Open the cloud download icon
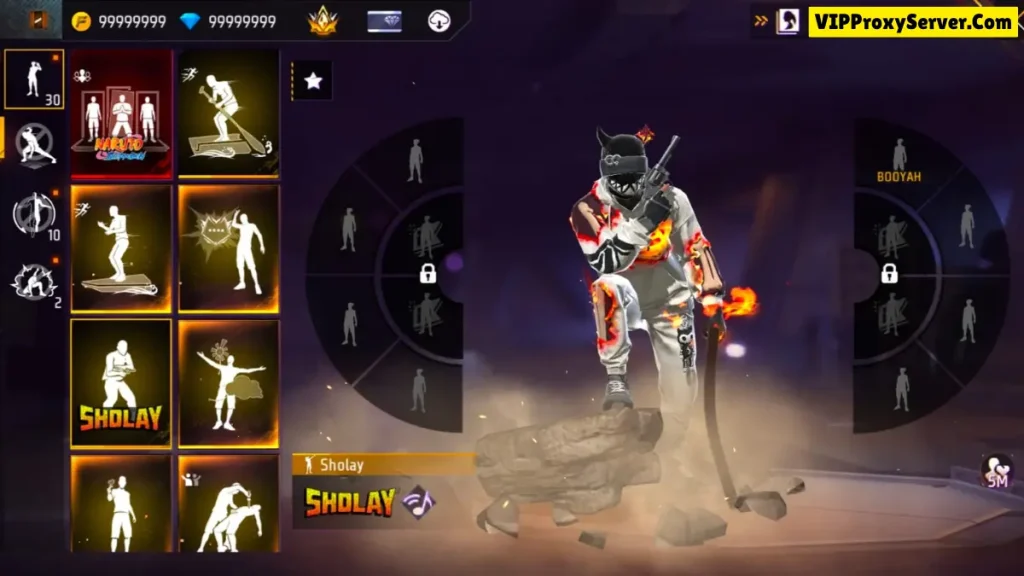This screenshot has height=576, width=1024. [x=439, y=21]
